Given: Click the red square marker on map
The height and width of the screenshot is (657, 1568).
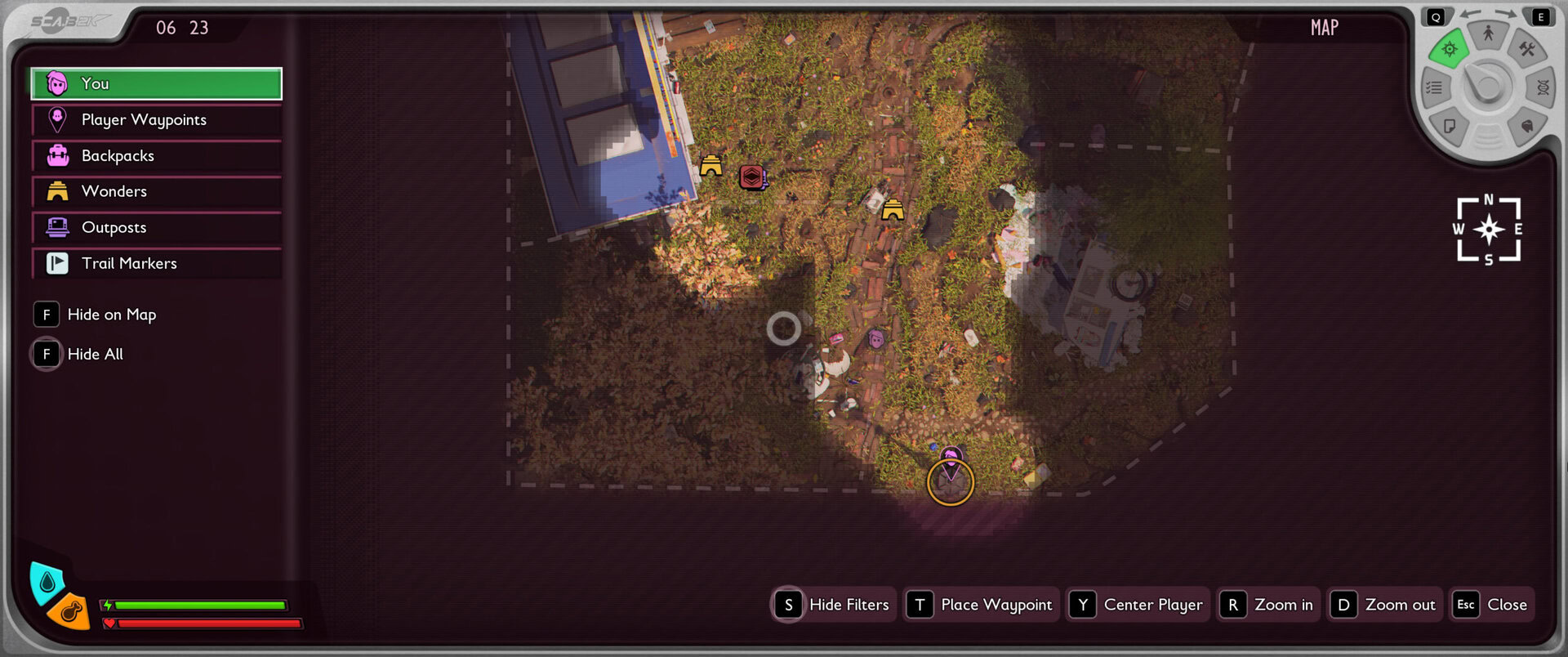Looking at the screenshot, I should [x=751, y=176].
